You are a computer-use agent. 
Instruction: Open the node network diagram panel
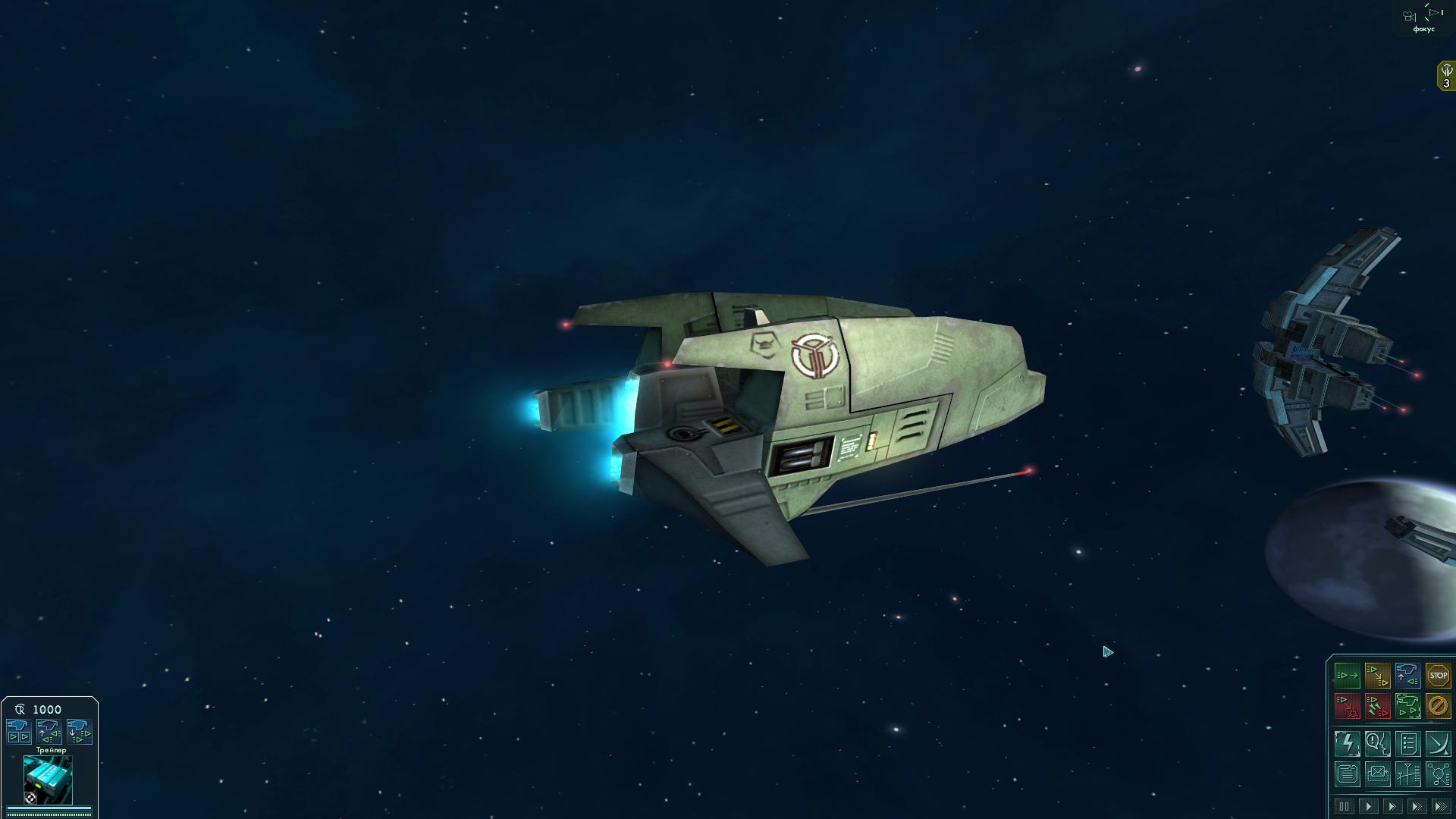pos(1438,774)
